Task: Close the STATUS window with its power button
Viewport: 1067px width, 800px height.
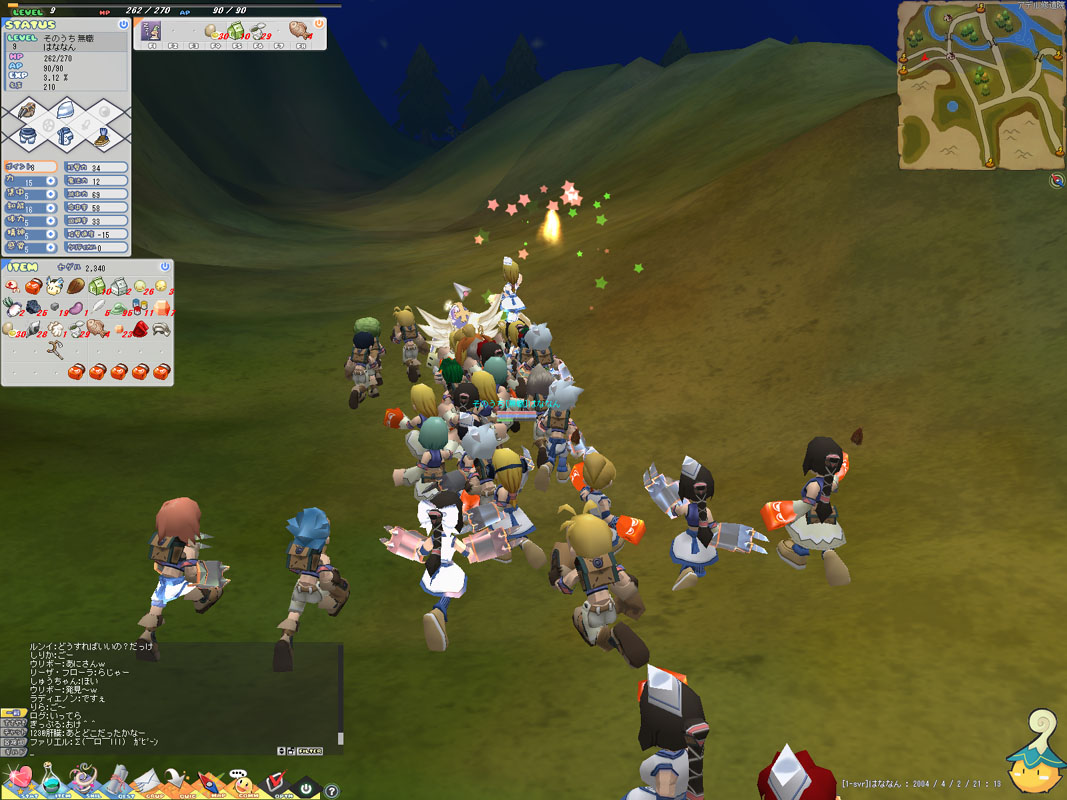Action: pos(122,24)
